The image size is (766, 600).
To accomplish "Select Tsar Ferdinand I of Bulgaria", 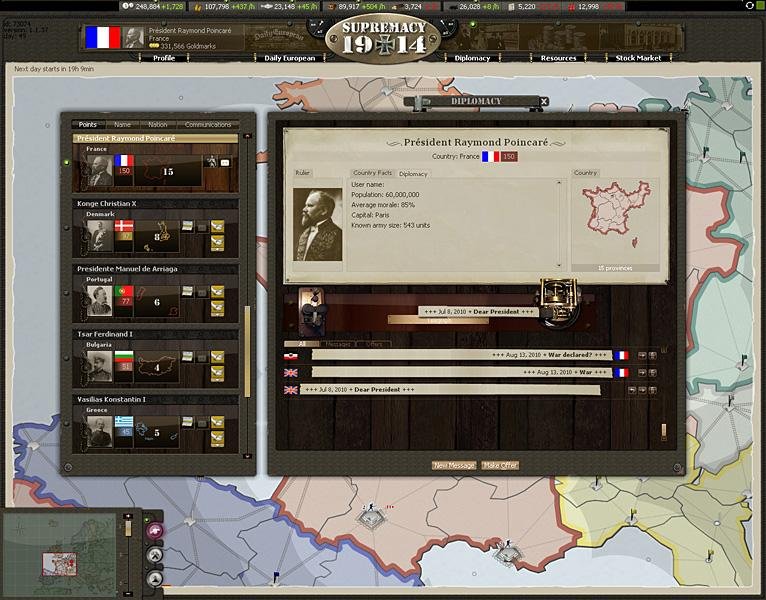I will coord(105,333).
